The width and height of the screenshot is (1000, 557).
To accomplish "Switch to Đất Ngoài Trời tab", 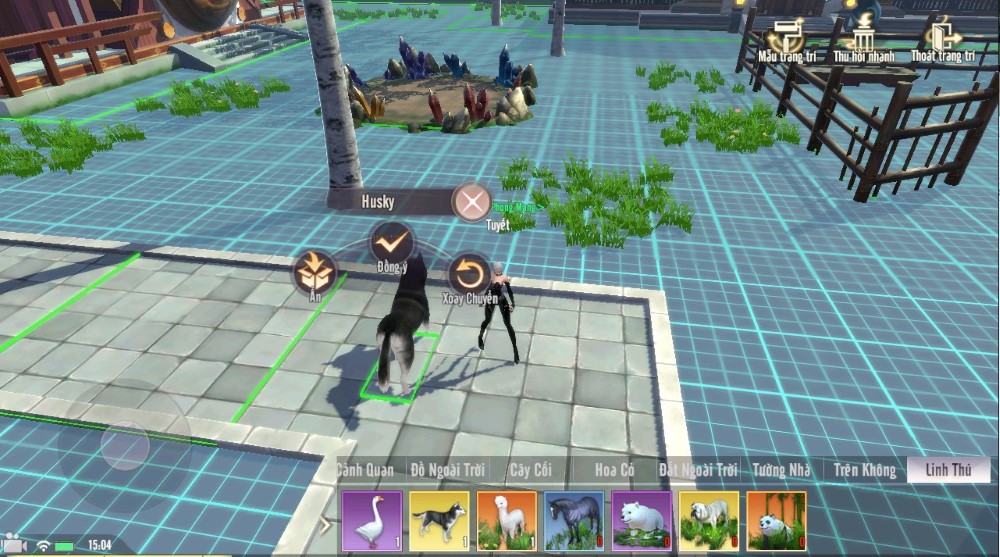I will tap(698, 470).
